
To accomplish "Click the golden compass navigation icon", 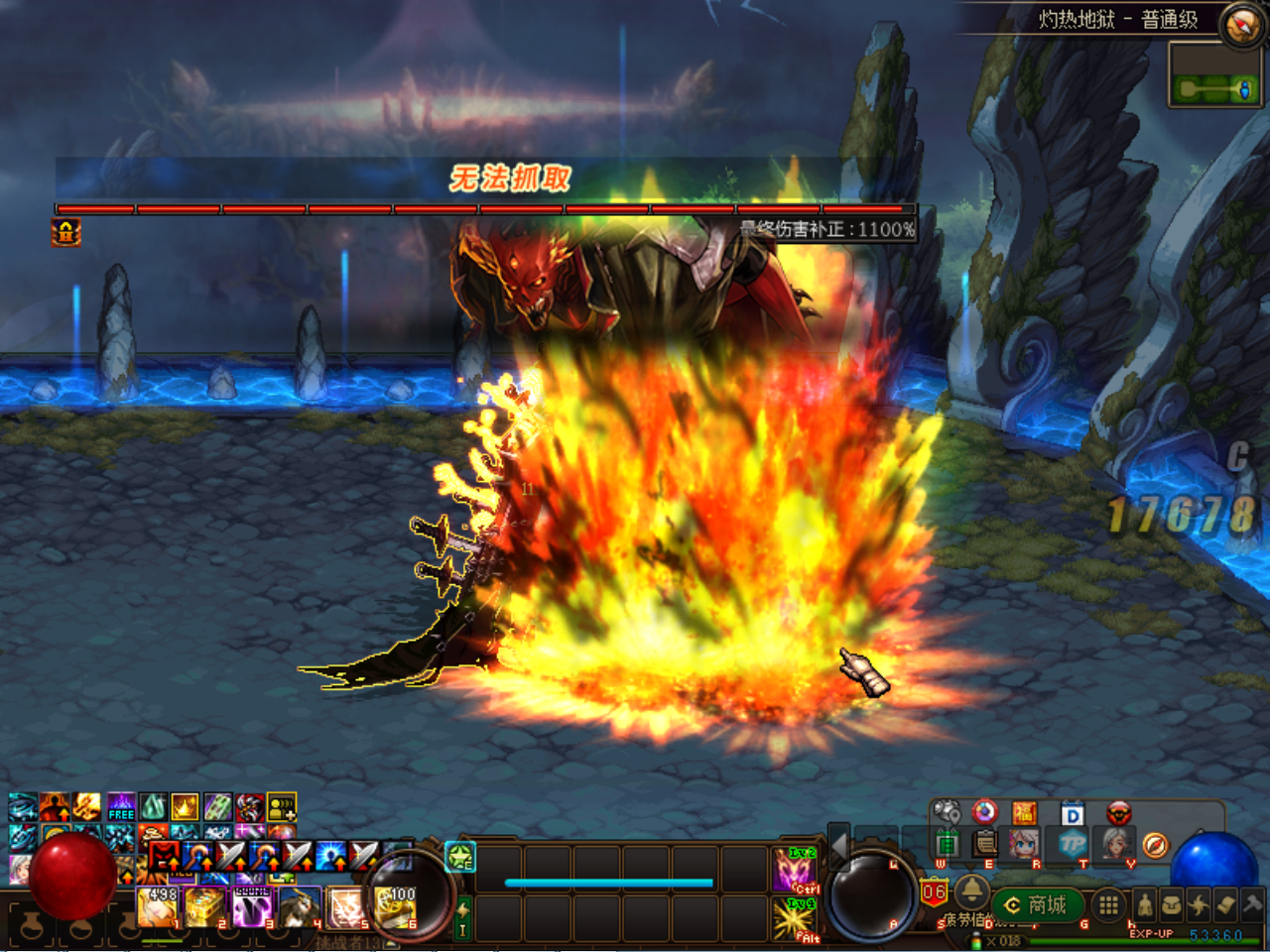I will pyautogui.click(x=1154, y=845).
